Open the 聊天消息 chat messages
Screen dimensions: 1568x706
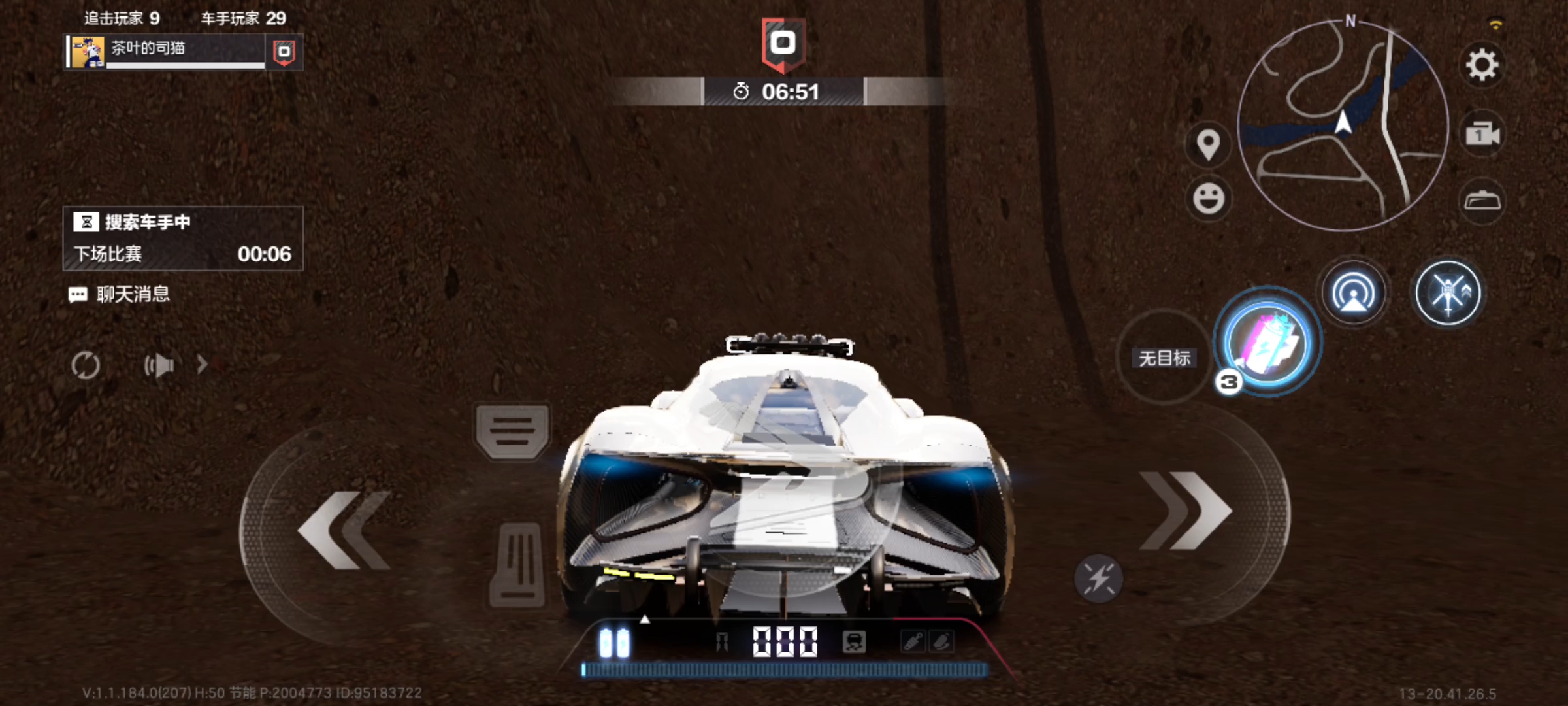tap(120, 294)
